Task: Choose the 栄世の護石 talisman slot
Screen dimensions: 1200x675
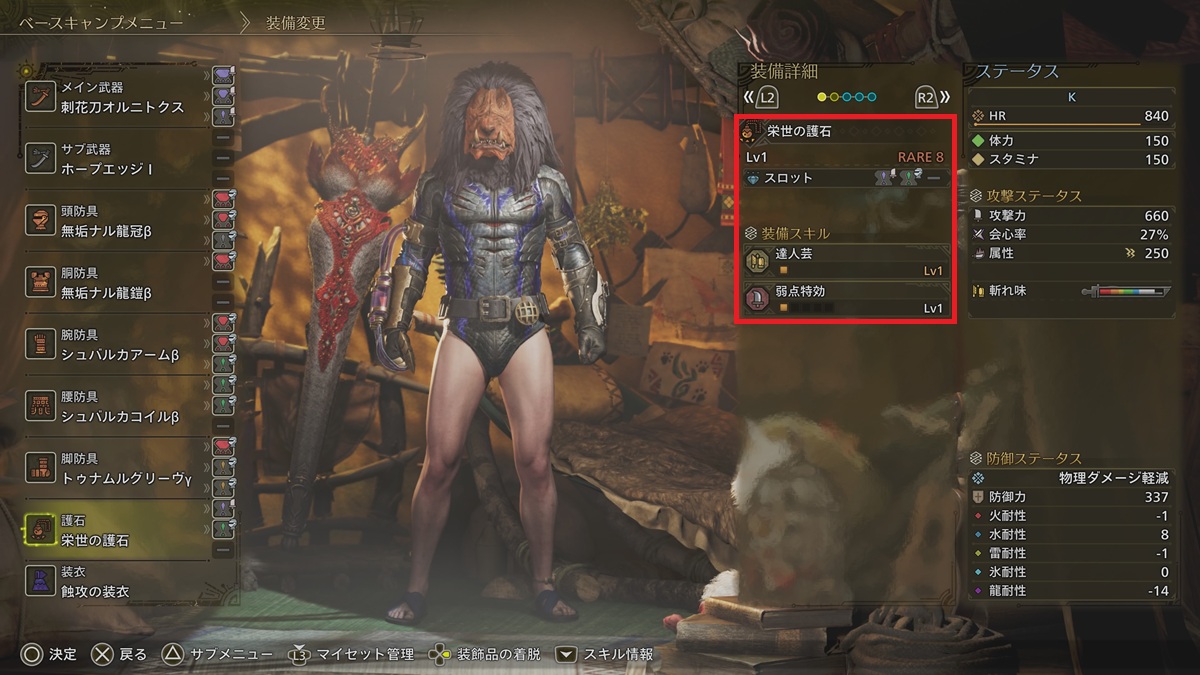Action: [x=120, y=531]
